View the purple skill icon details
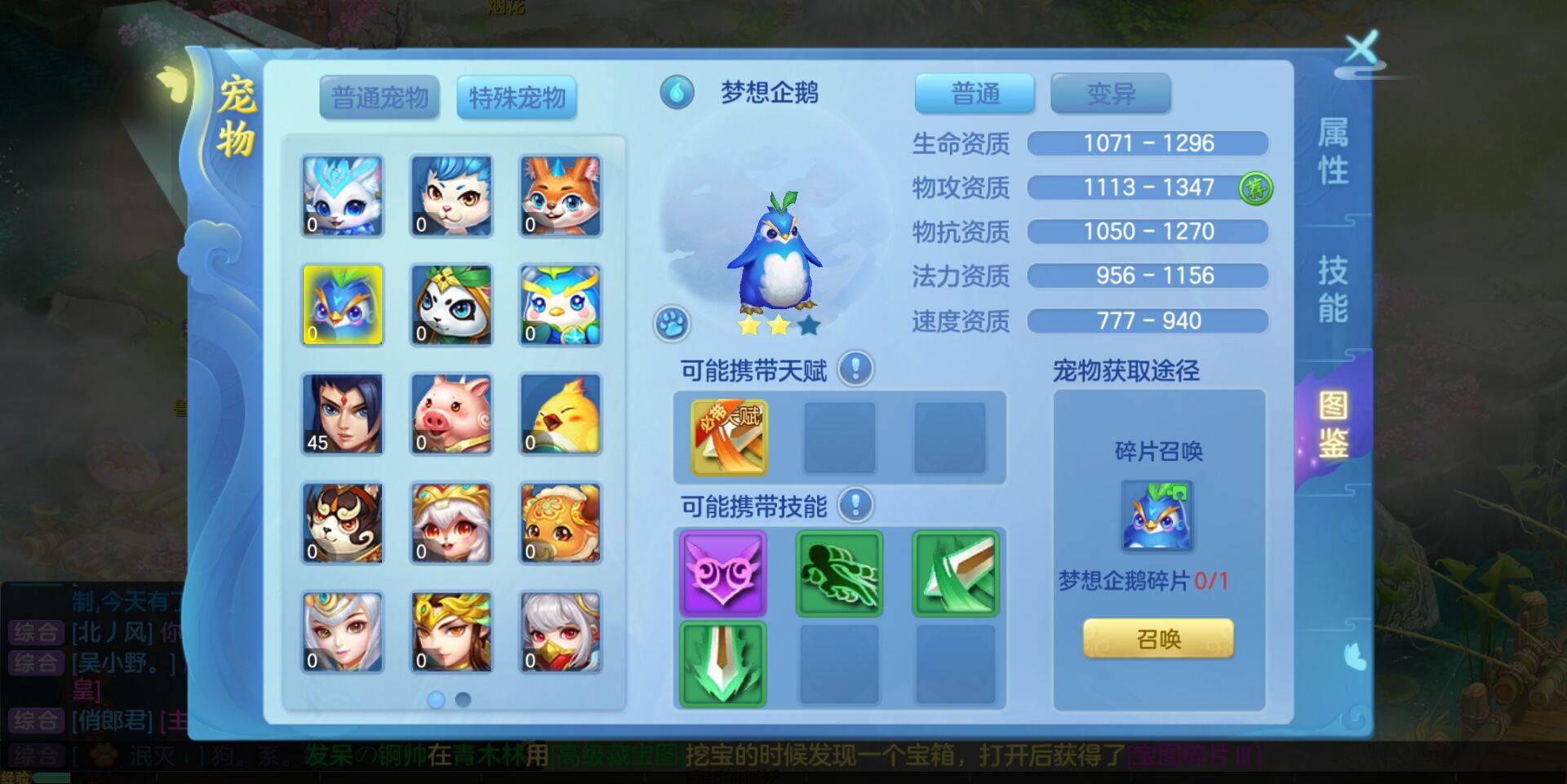This screenshot has height=784, width=1567. [x=723, y=574]
